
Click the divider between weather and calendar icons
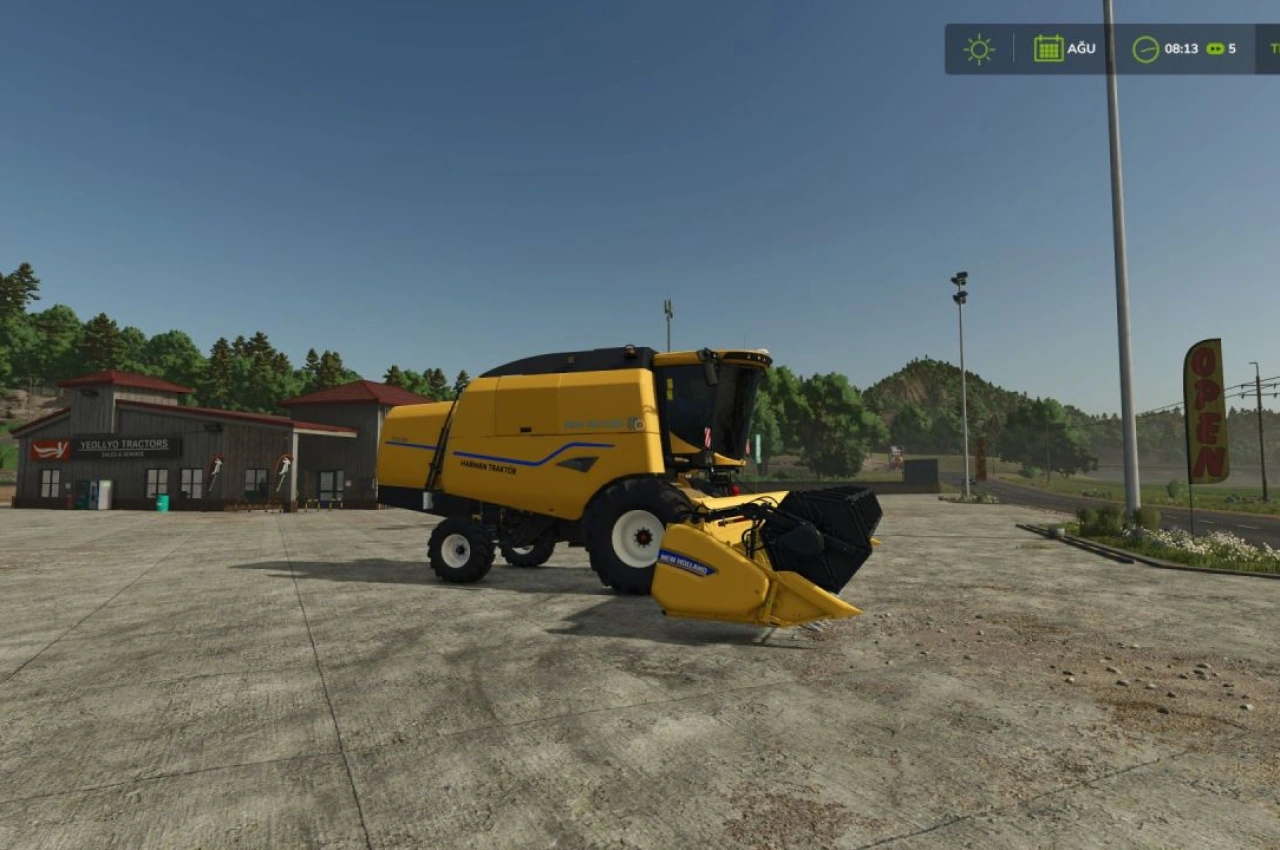(x=1014, y=47)
